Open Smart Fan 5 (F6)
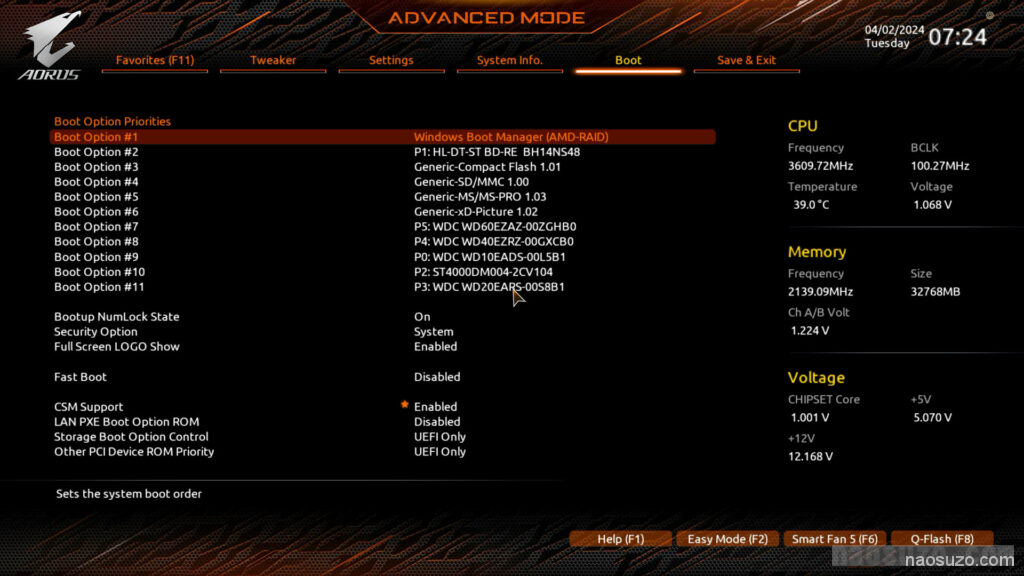The height and width of the screenshot is (576, 1024). [x=834, y=539]
